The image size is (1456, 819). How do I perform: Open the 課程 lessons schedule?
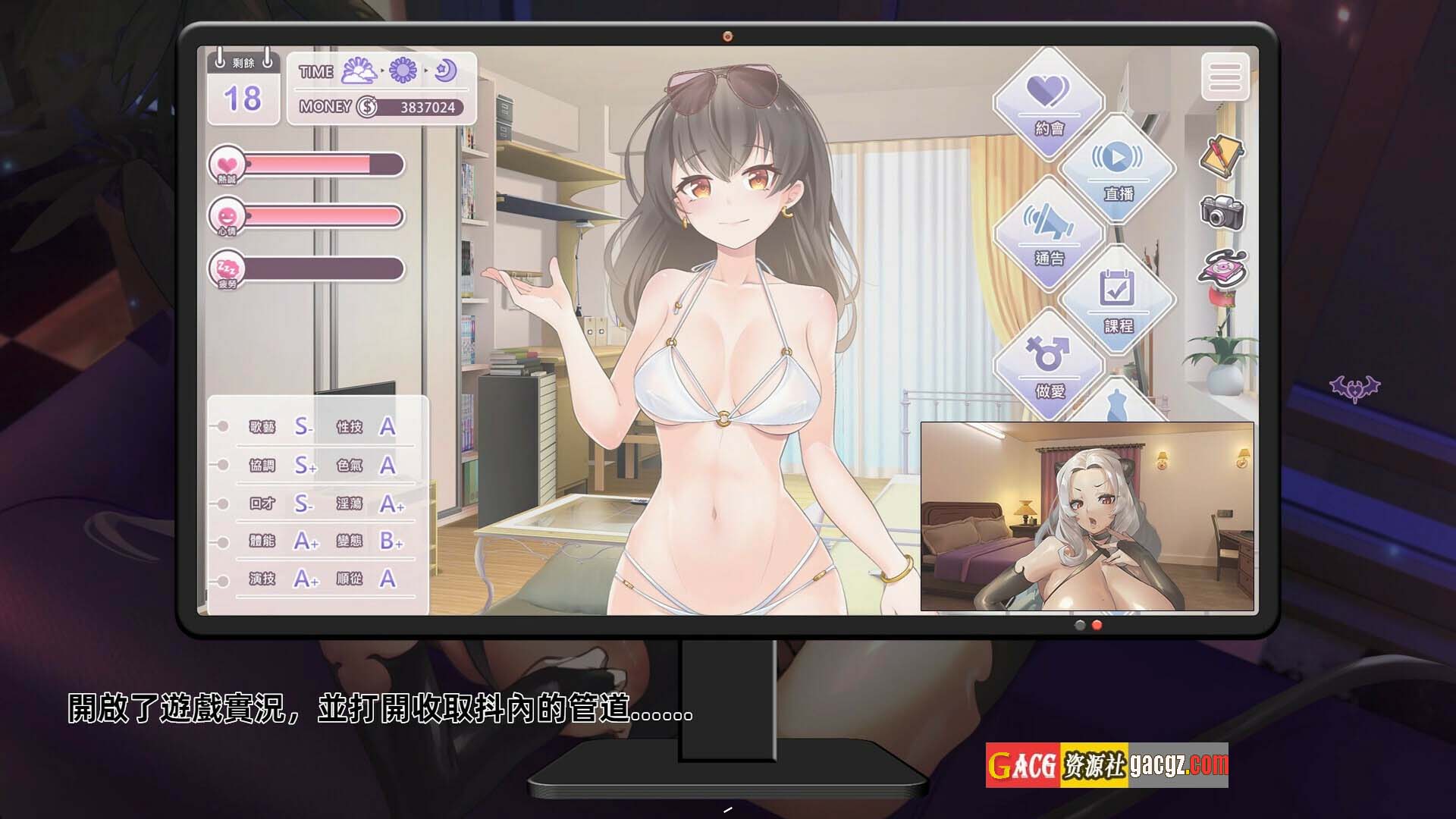point(1117,300)
